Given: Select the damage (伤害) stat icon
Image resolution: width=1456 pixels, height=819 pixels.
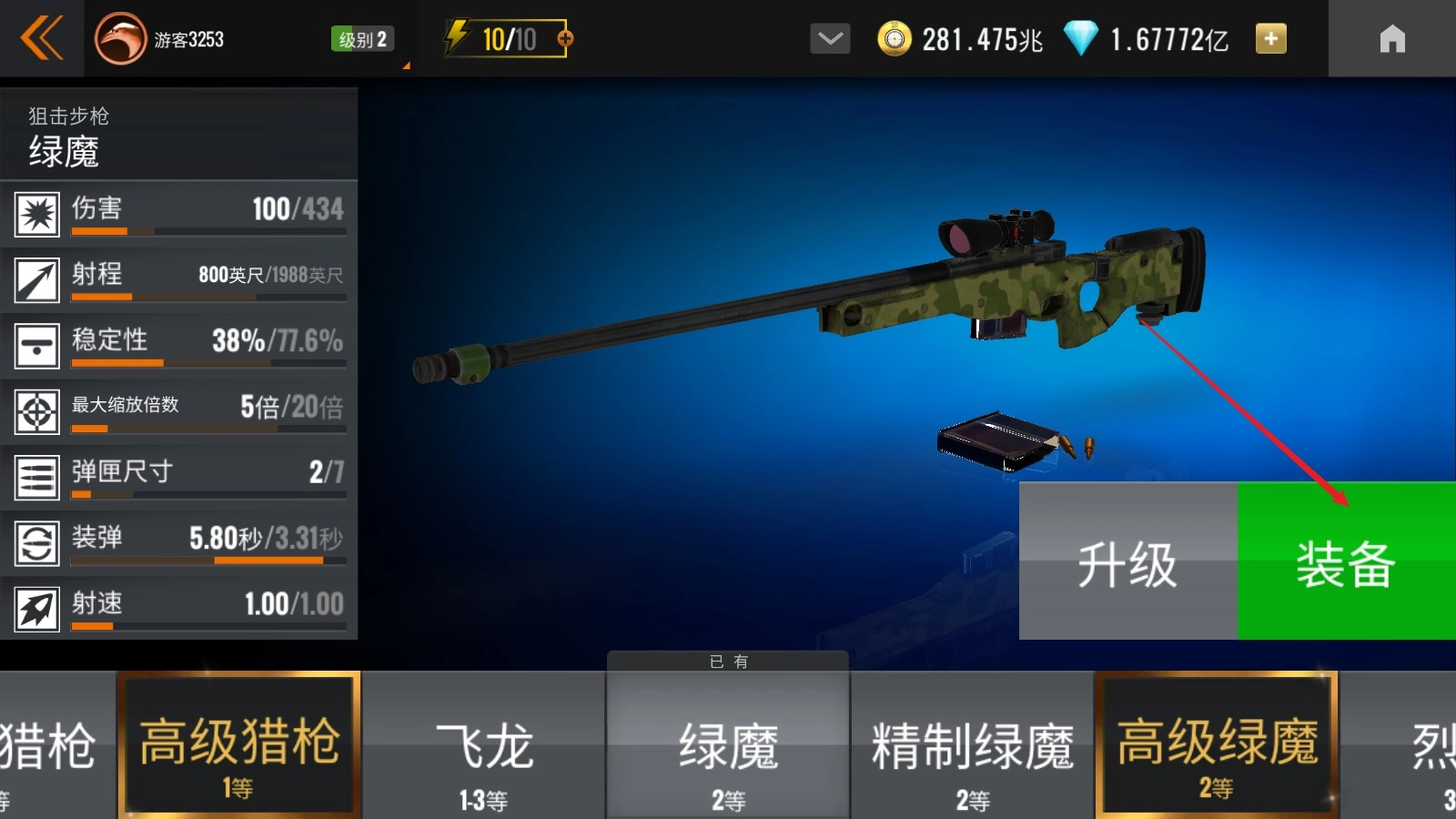Looking at the screenshot, I should click(x=36, y=213).
